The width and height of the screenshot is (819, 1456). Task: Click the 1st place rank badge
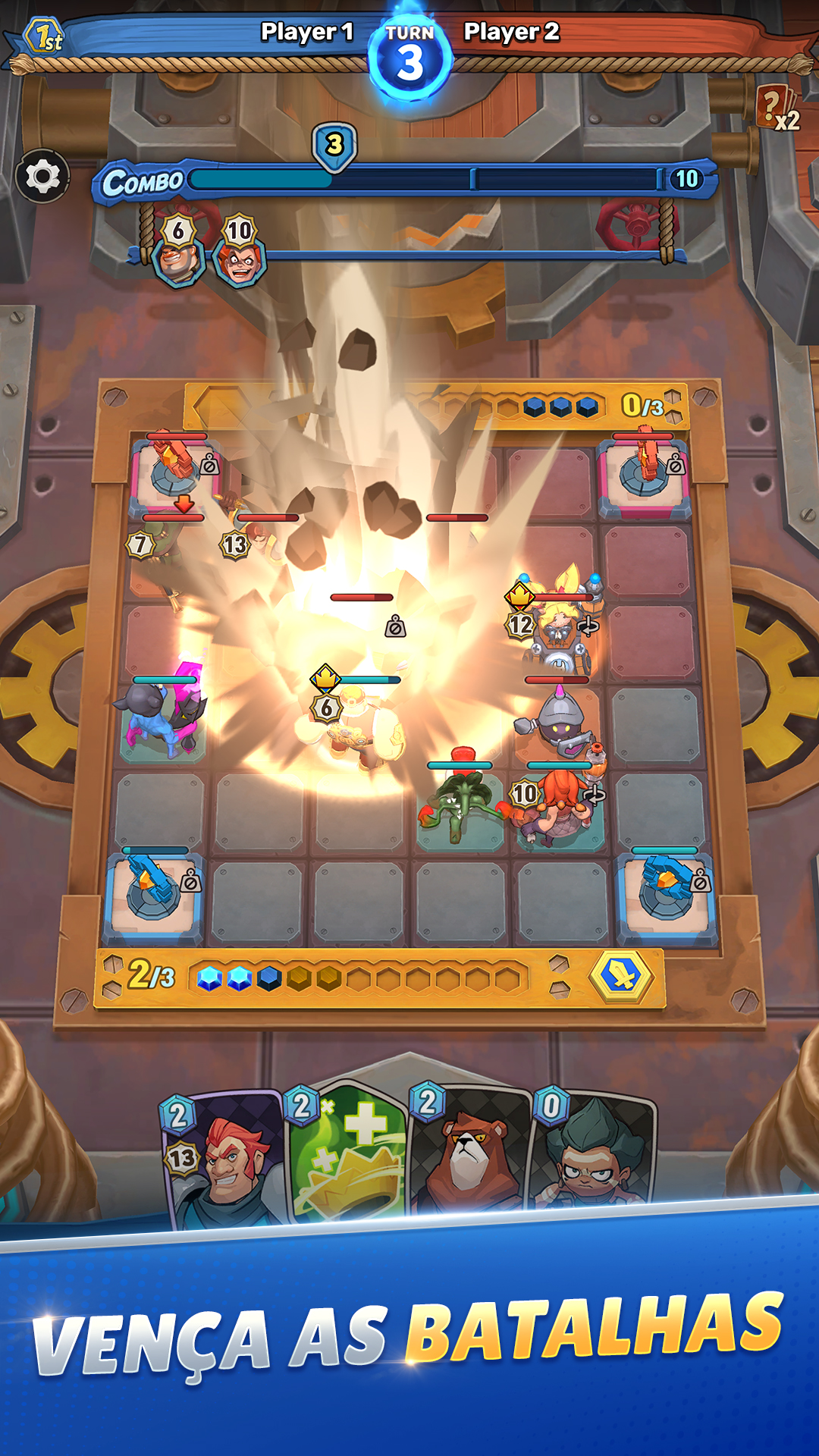44,36
